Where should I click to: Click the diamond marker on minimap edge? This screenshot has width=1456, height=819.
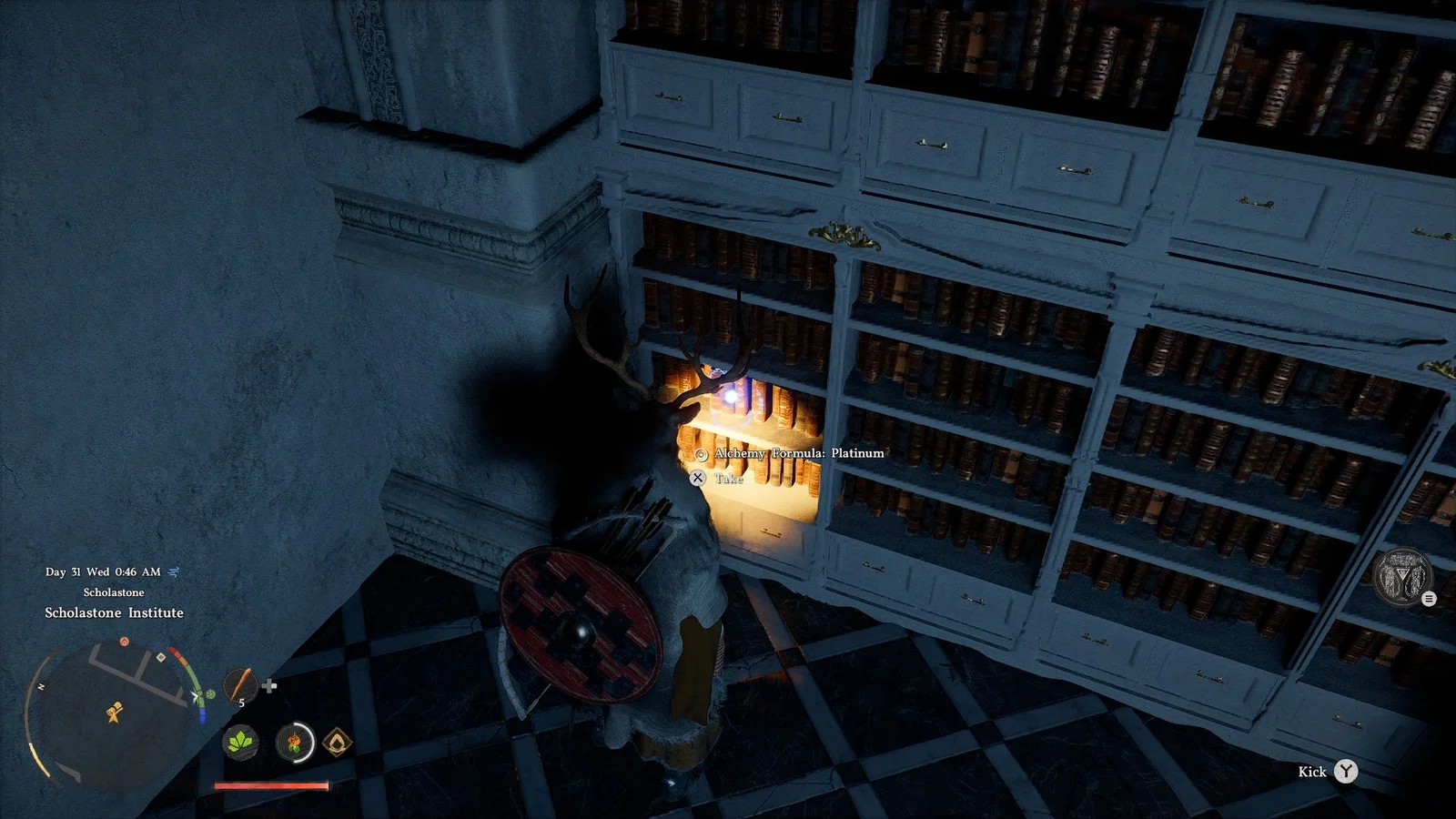(161, 657)
